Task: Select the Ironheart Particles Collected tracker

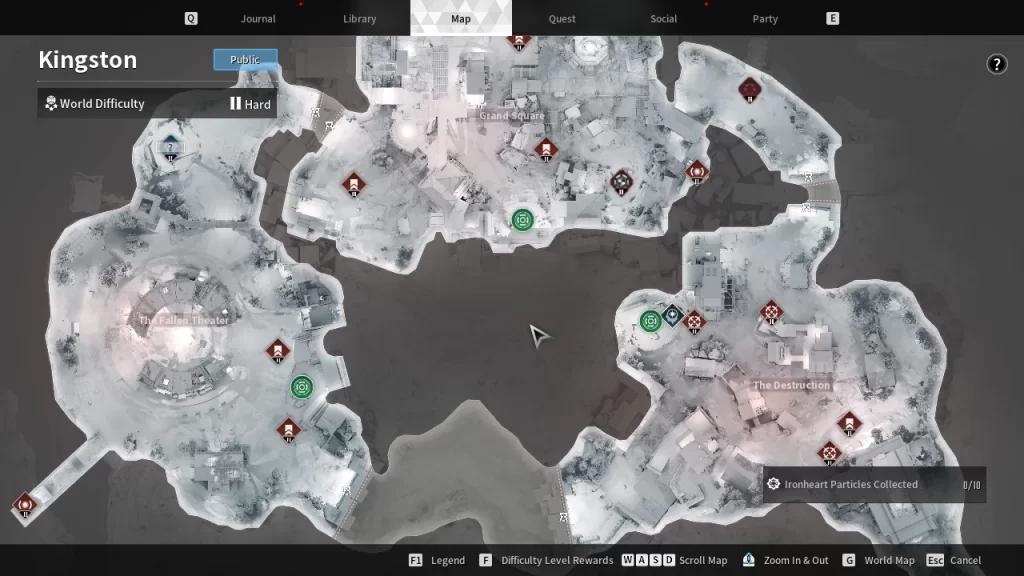Action: pos(873,485)
